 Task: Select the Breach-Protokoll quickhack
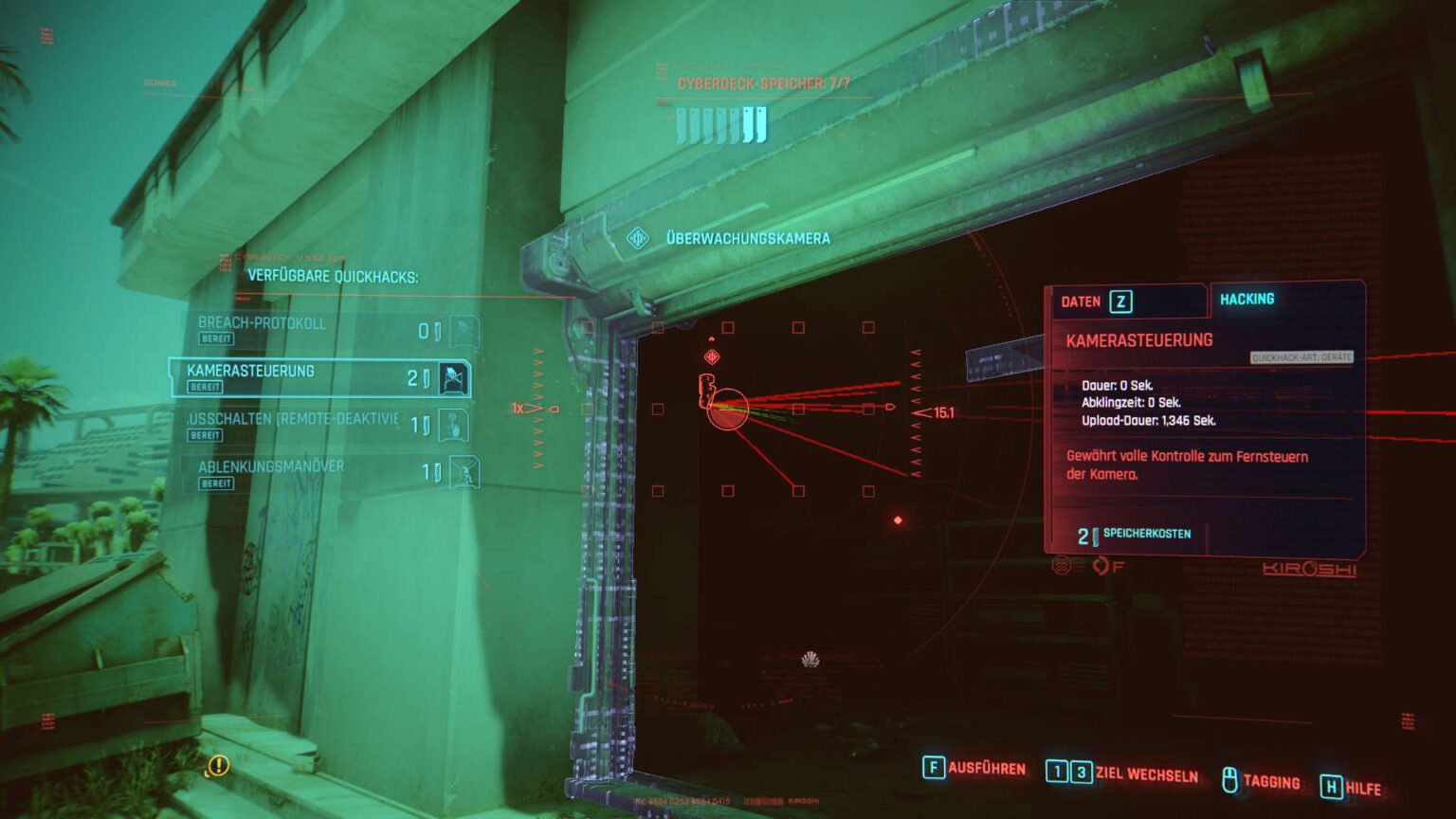coord(322,330)
